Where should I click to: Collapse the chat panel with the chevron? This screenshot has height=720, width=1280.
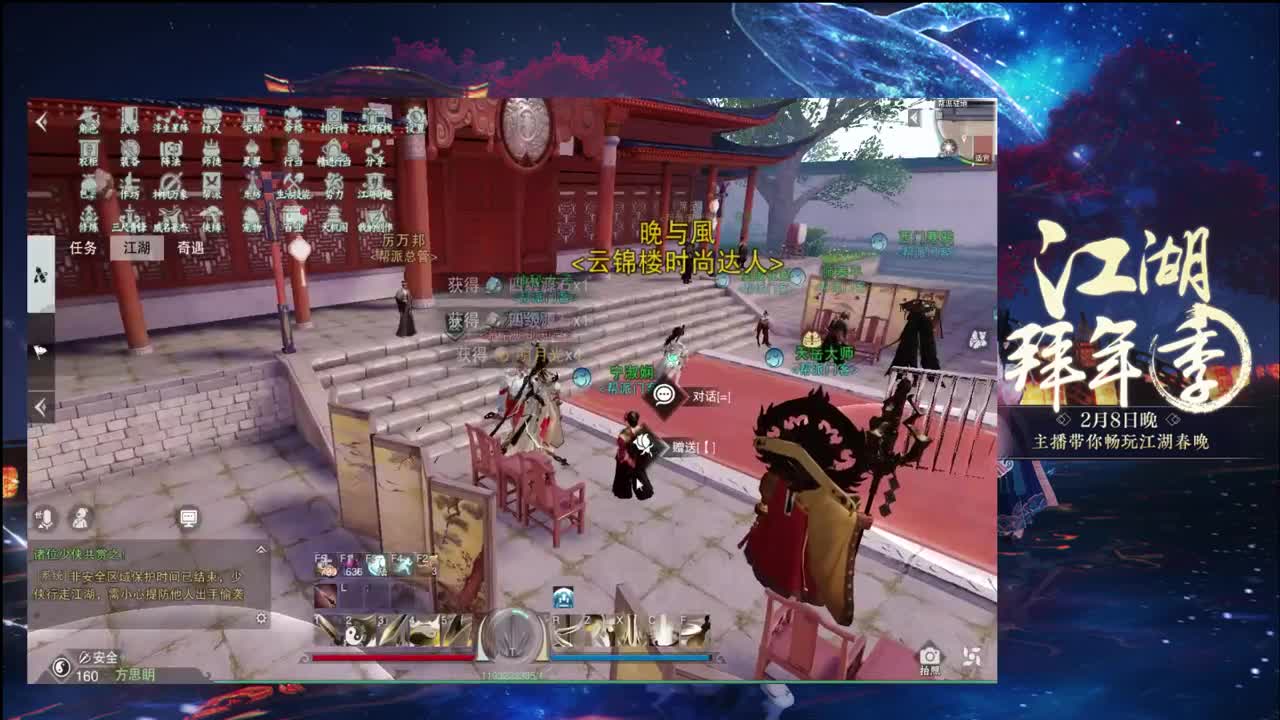pos(261,550)
